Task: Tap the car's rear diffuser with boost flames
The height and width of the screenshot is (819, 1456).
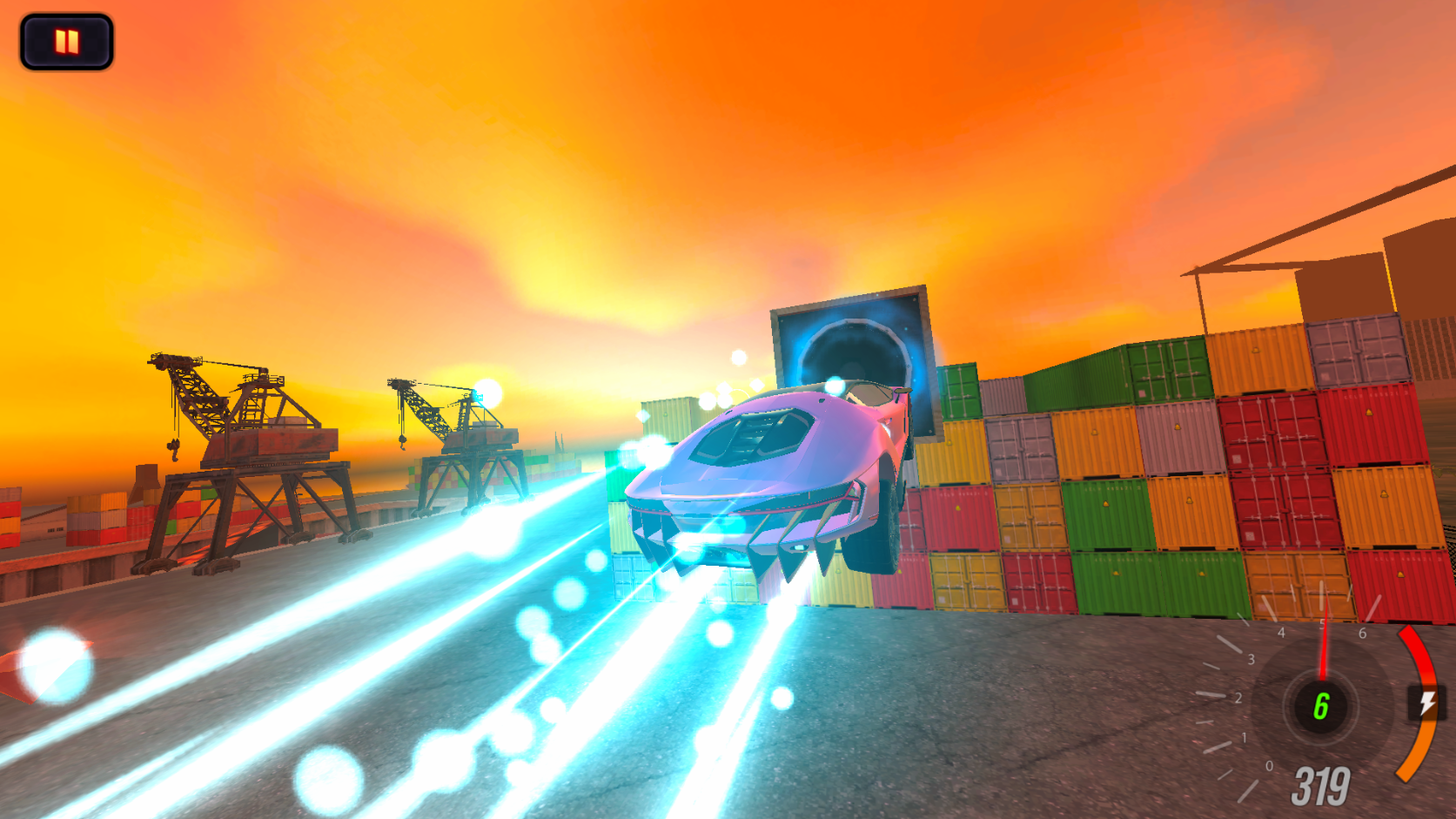Action: [x=748, y=548]
